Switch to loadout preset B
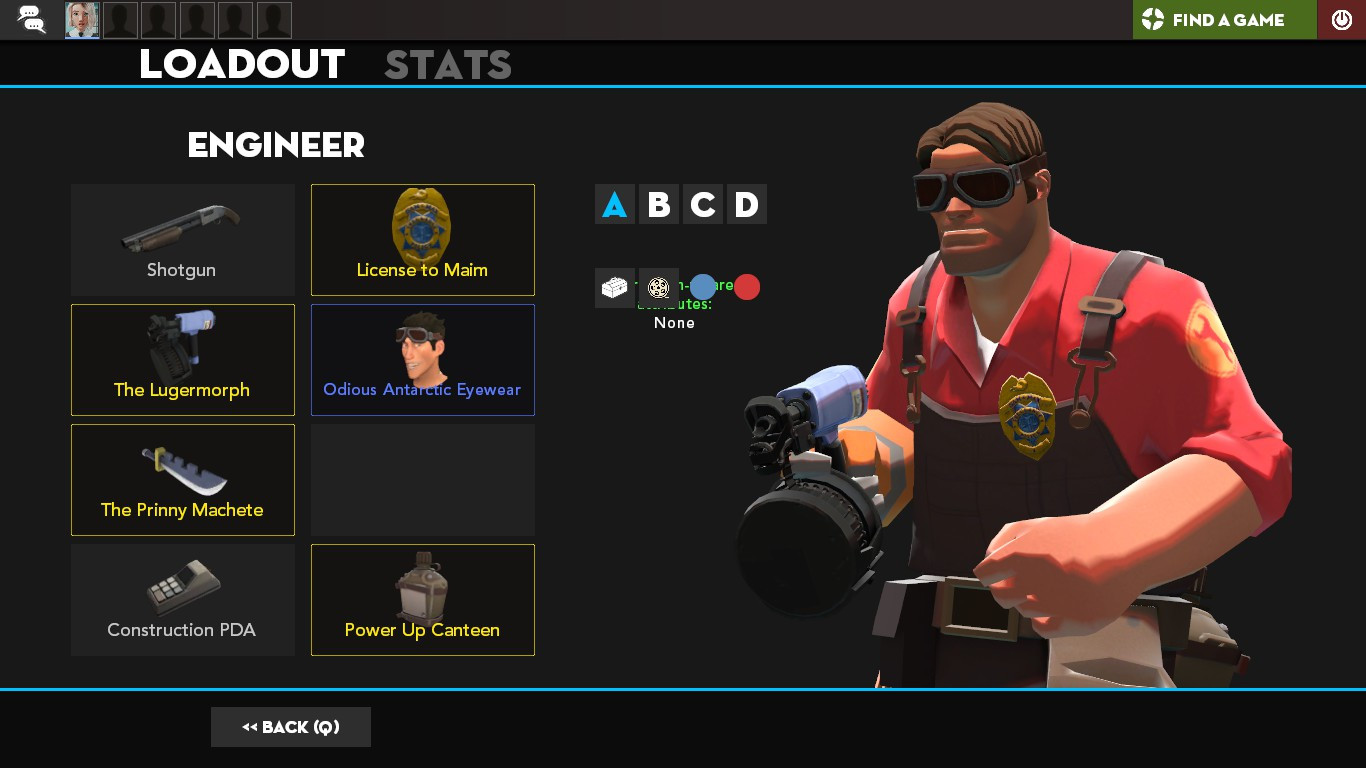This screenshot has height=768, width=1366. [x=658, y=204]
